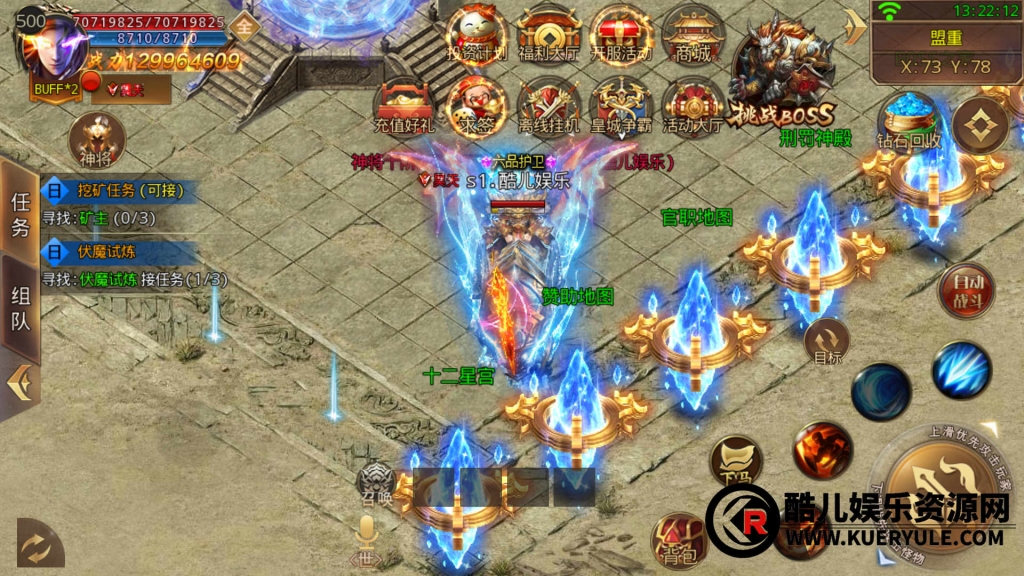Tap the 求签 fortune draw icon
This screenshot has width=1024, height=576.
pyautogui.click(x=475, y=105)
